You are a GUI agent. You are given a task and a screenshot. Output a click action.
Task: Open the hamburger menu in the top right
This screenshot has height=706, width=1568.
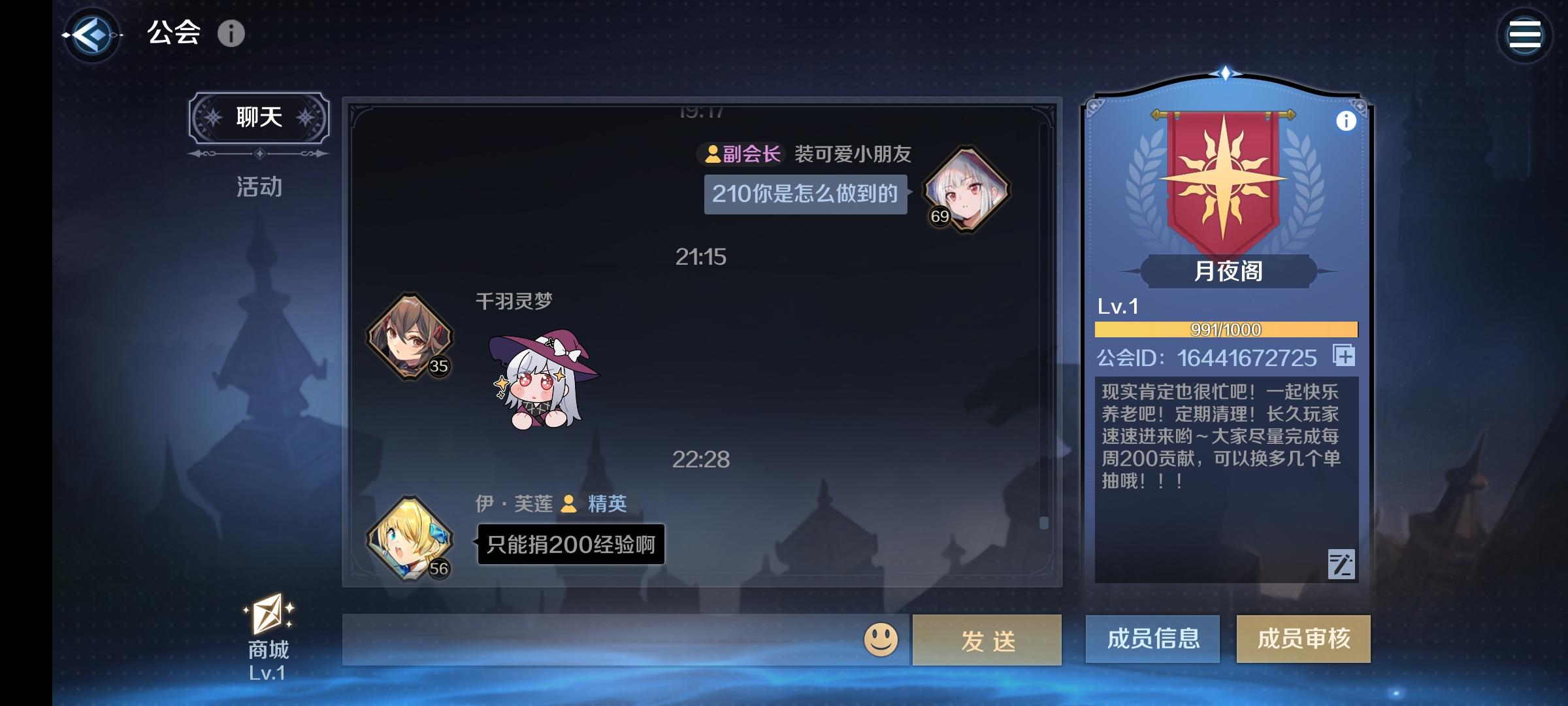coord(1525,34)
